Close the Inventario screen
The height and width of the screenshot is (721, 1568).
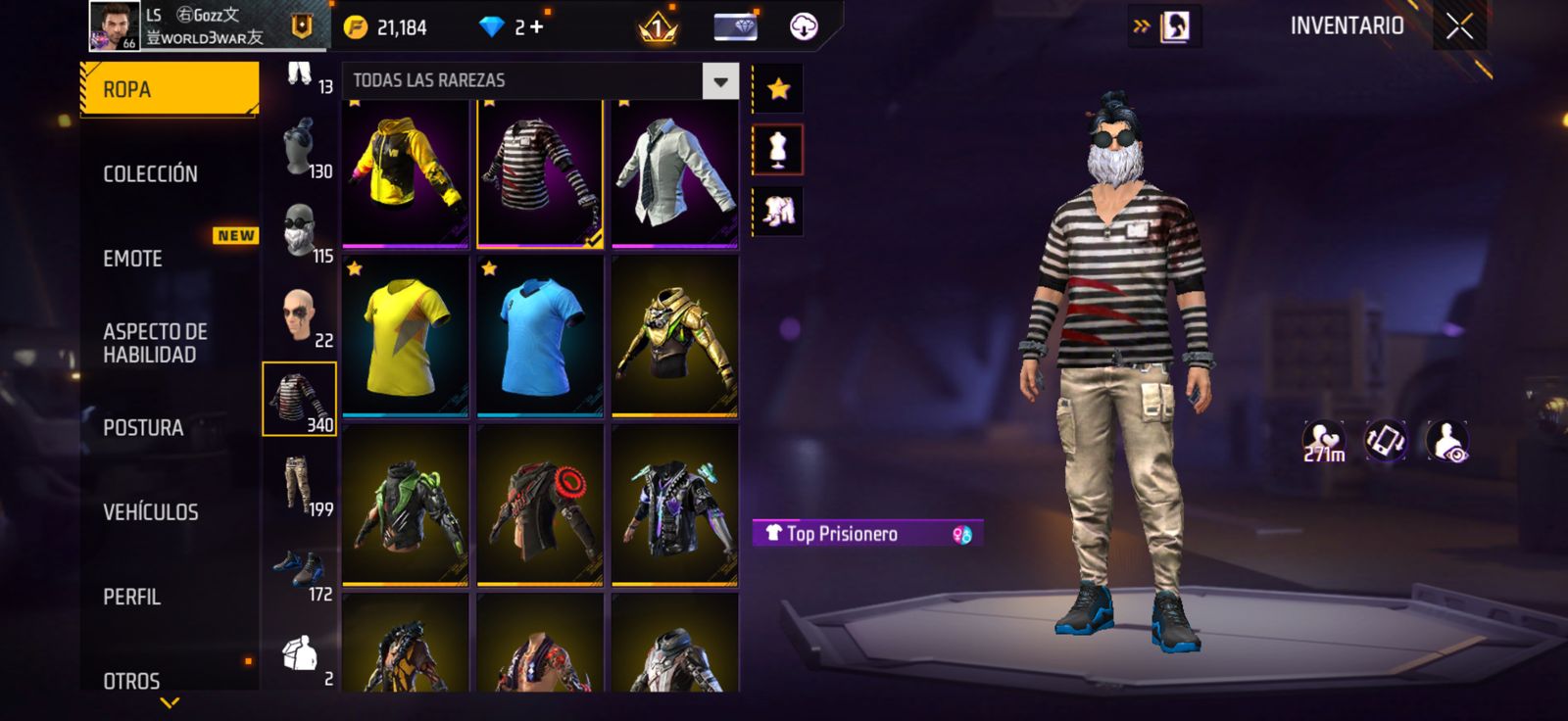[x=1459, y=26]
